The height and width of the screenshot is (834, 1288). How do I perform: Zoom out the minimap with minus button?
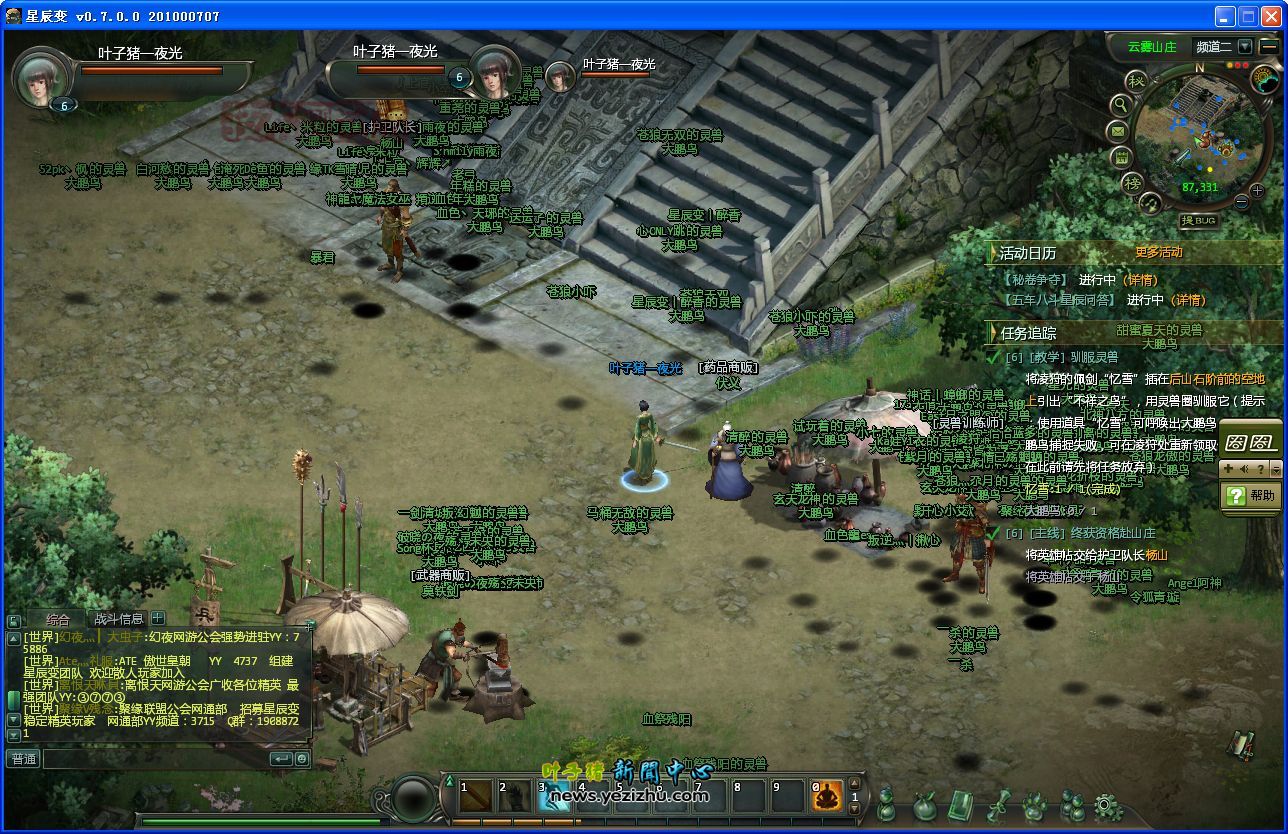click(1242, 202)
